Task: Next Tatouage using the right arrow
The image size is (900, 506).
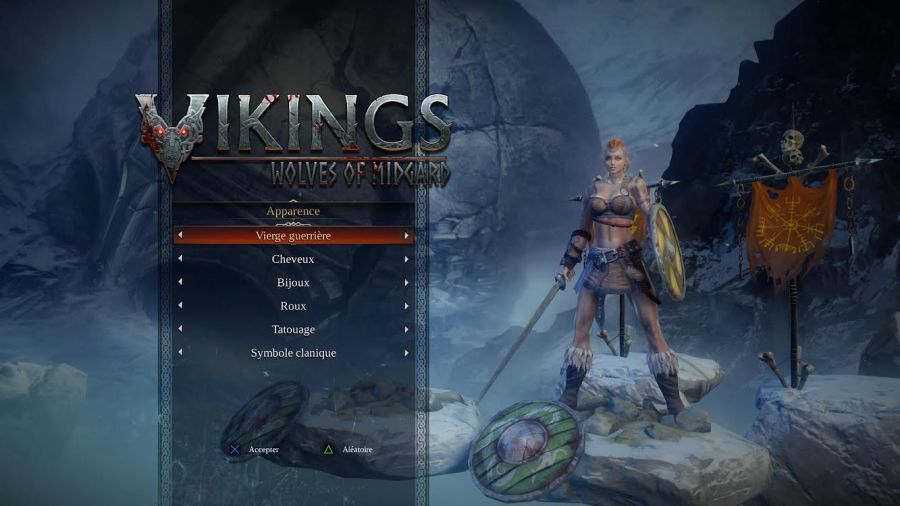Action: point(406,330)
